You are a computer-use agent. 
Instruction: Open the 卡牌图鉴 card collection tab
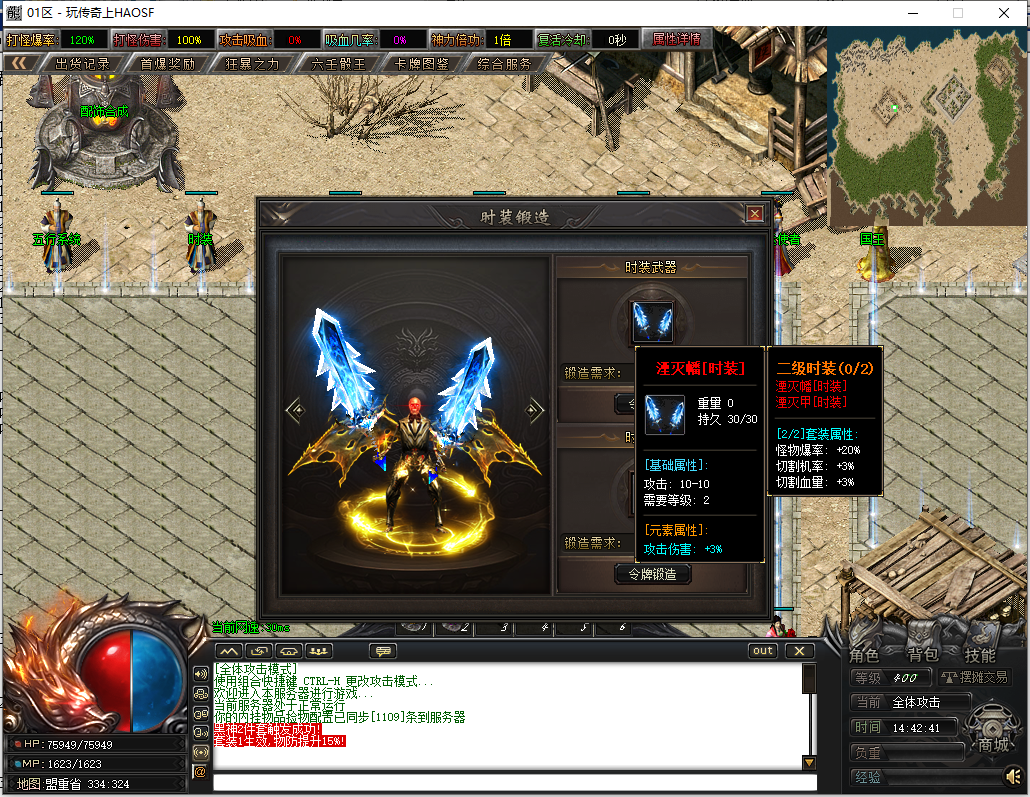(x=421, y=63)
